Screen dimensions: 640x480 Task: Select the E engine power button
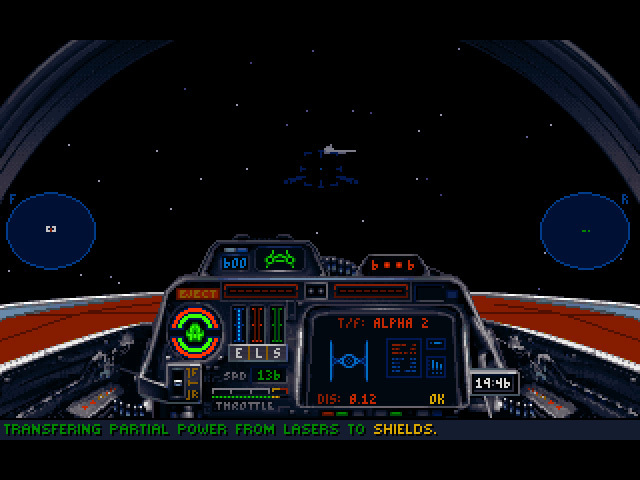point(239,353)
